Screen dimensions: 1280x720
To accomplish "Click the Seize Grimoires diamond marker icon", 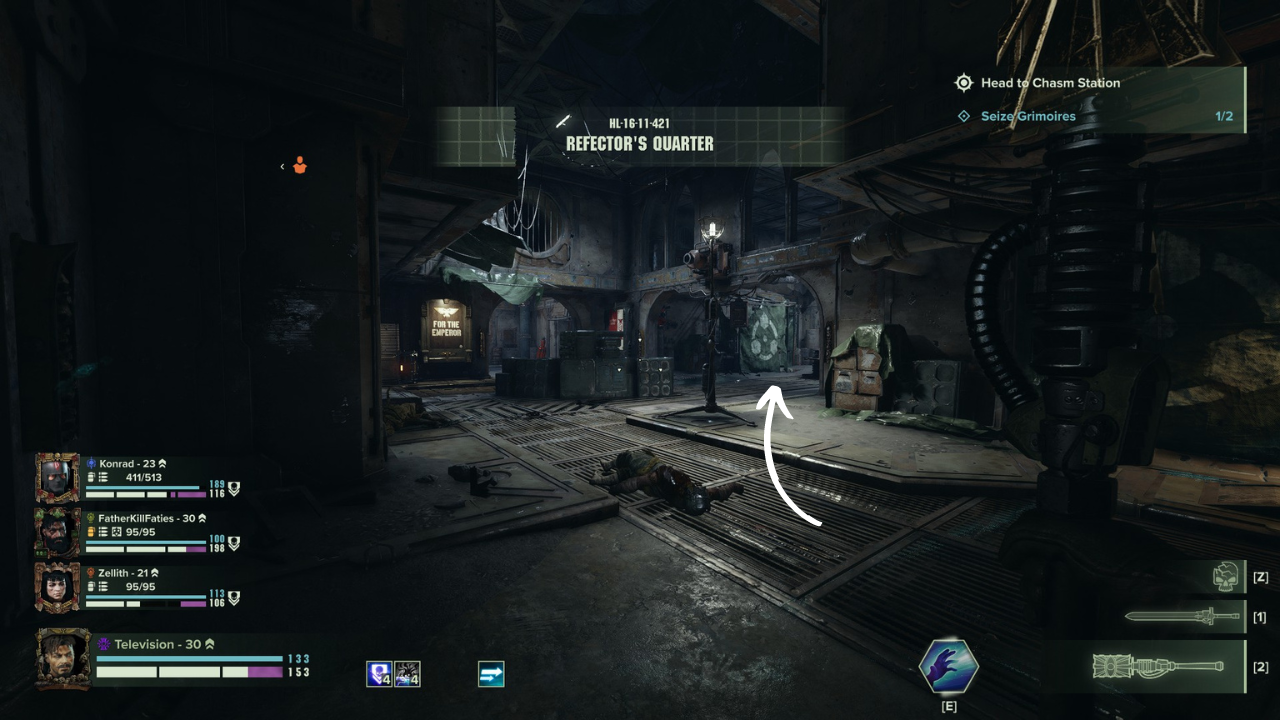I will coord(964,116).
